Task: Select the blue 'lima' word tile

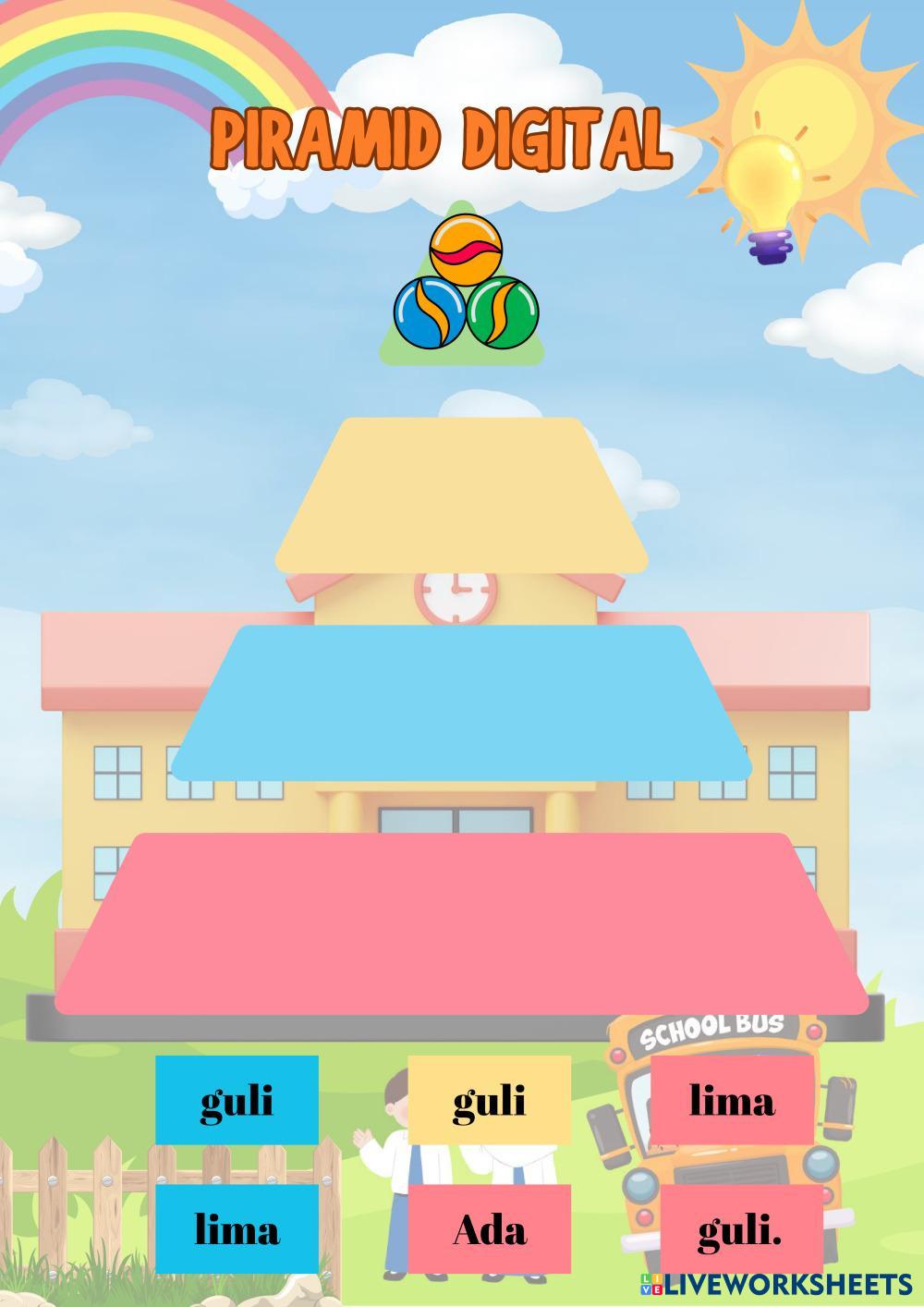Action: tap(237, 1229)
